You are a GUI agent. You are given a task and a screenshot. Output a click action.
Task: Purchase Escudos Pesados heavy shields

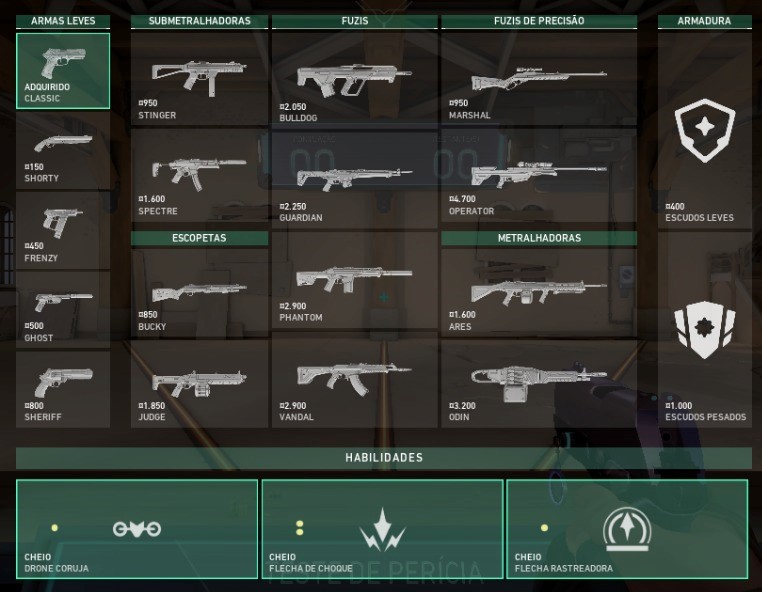(704, 330)
